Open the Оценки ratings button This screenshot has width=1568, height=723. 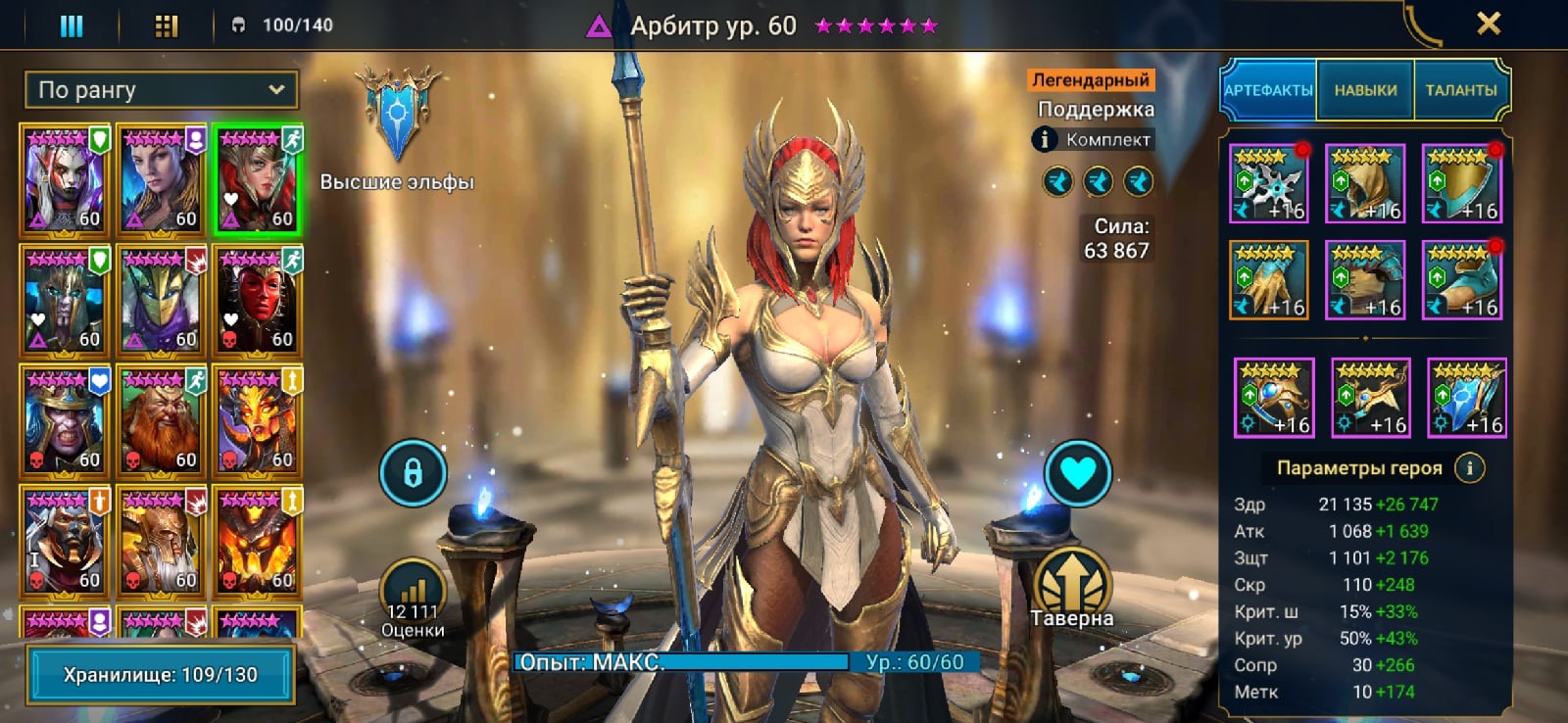tap(413, 598)
